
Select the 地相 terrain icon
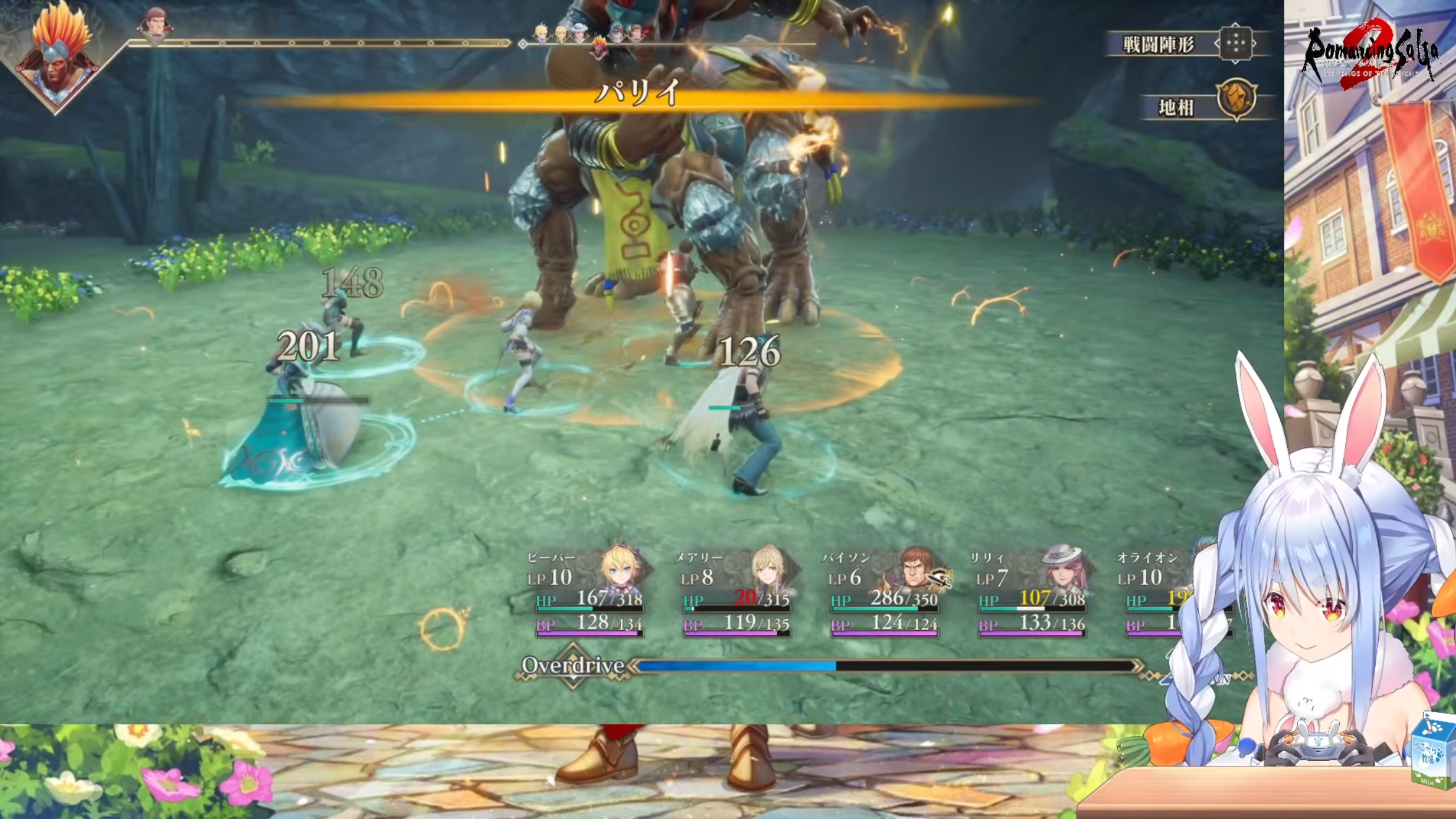[x=1236, y=99]
